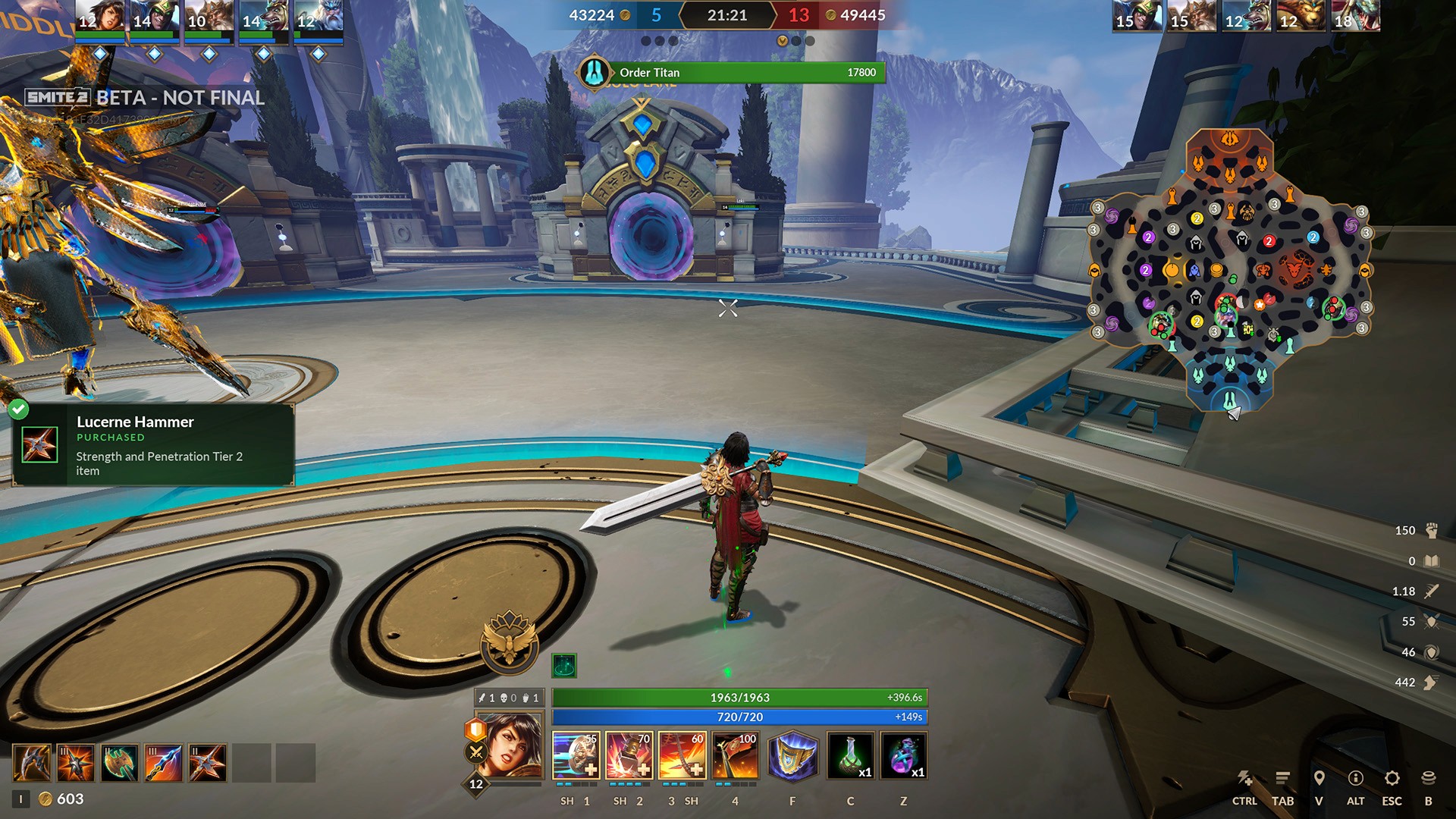This screenshot has height=819, width=1456.
Task: Open the settings gear menu
Action: [1392, 779]
